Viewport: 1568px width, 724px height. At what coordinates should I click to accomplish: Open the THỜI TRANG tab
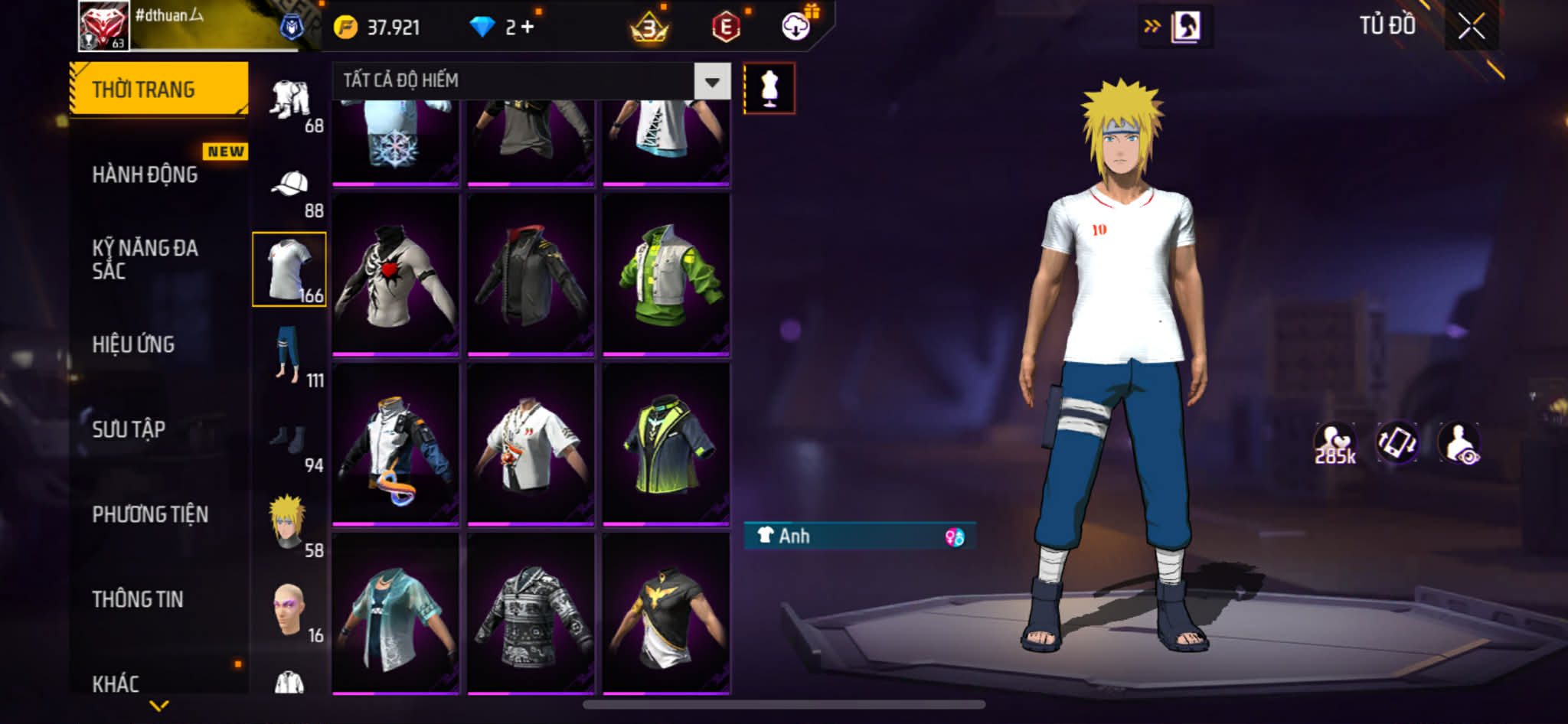(158, 90)
